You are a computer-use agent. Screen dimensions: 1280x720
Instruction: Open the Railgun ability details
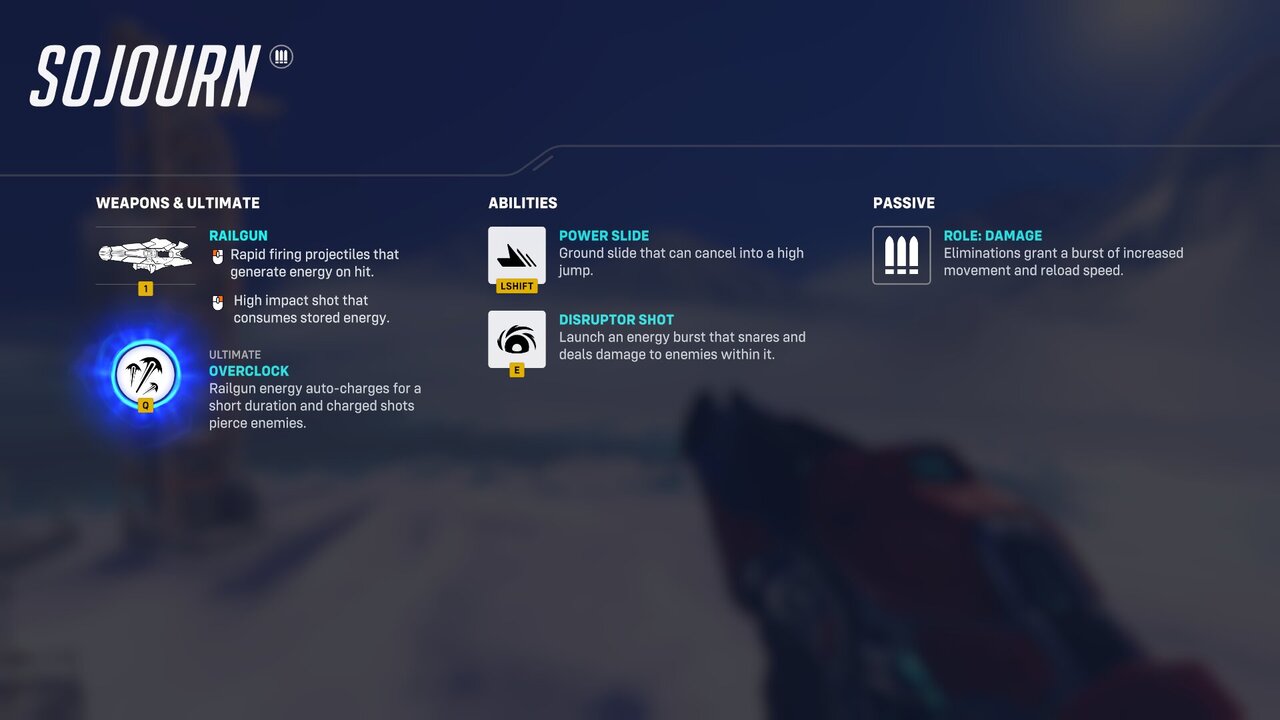[x=238, y=235]
